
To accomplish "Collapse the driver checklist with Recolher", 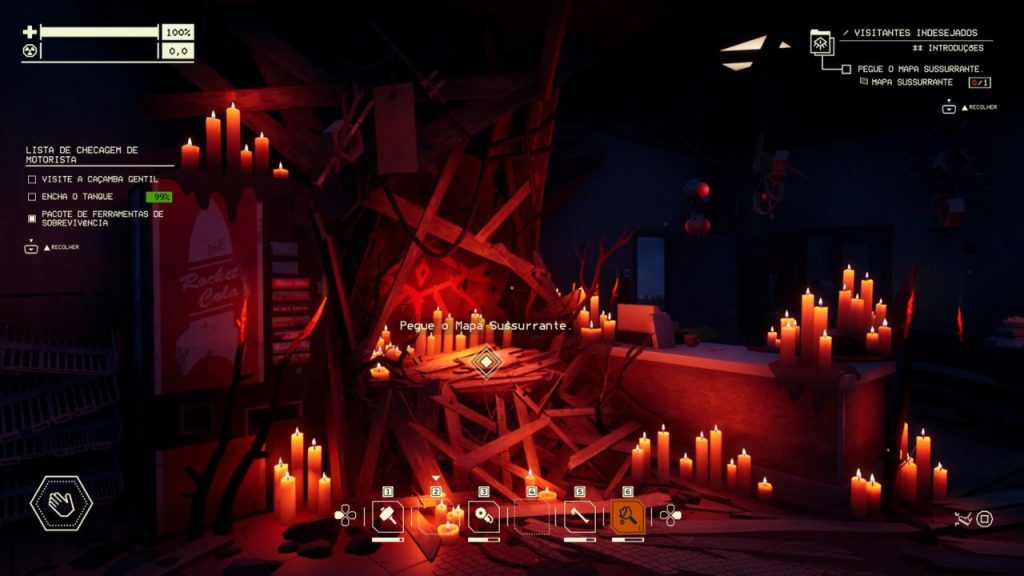I will [31, 247].
